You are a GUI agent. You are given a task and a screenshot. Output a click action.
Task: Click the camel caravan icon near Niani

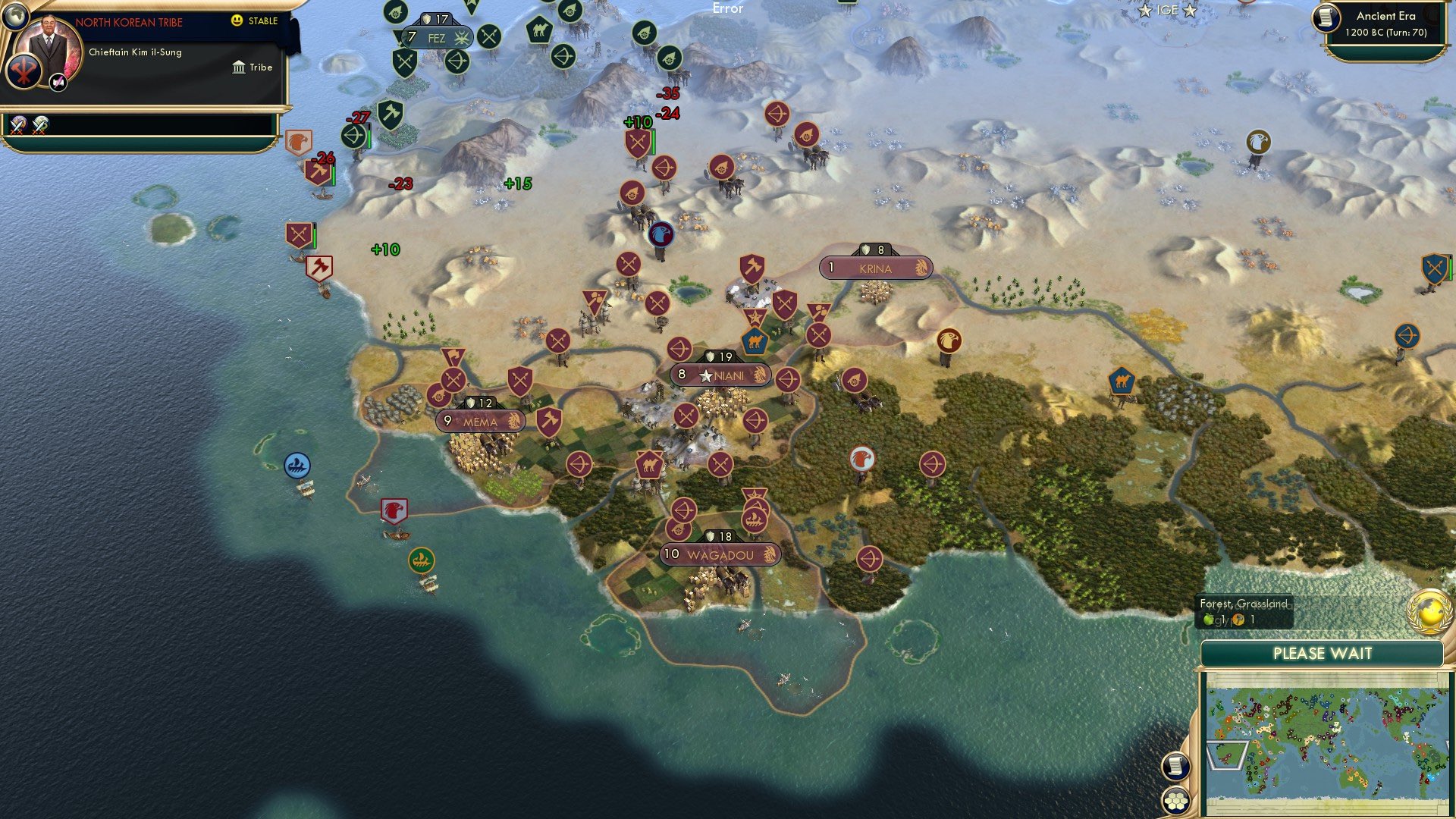tap(755, 343)
